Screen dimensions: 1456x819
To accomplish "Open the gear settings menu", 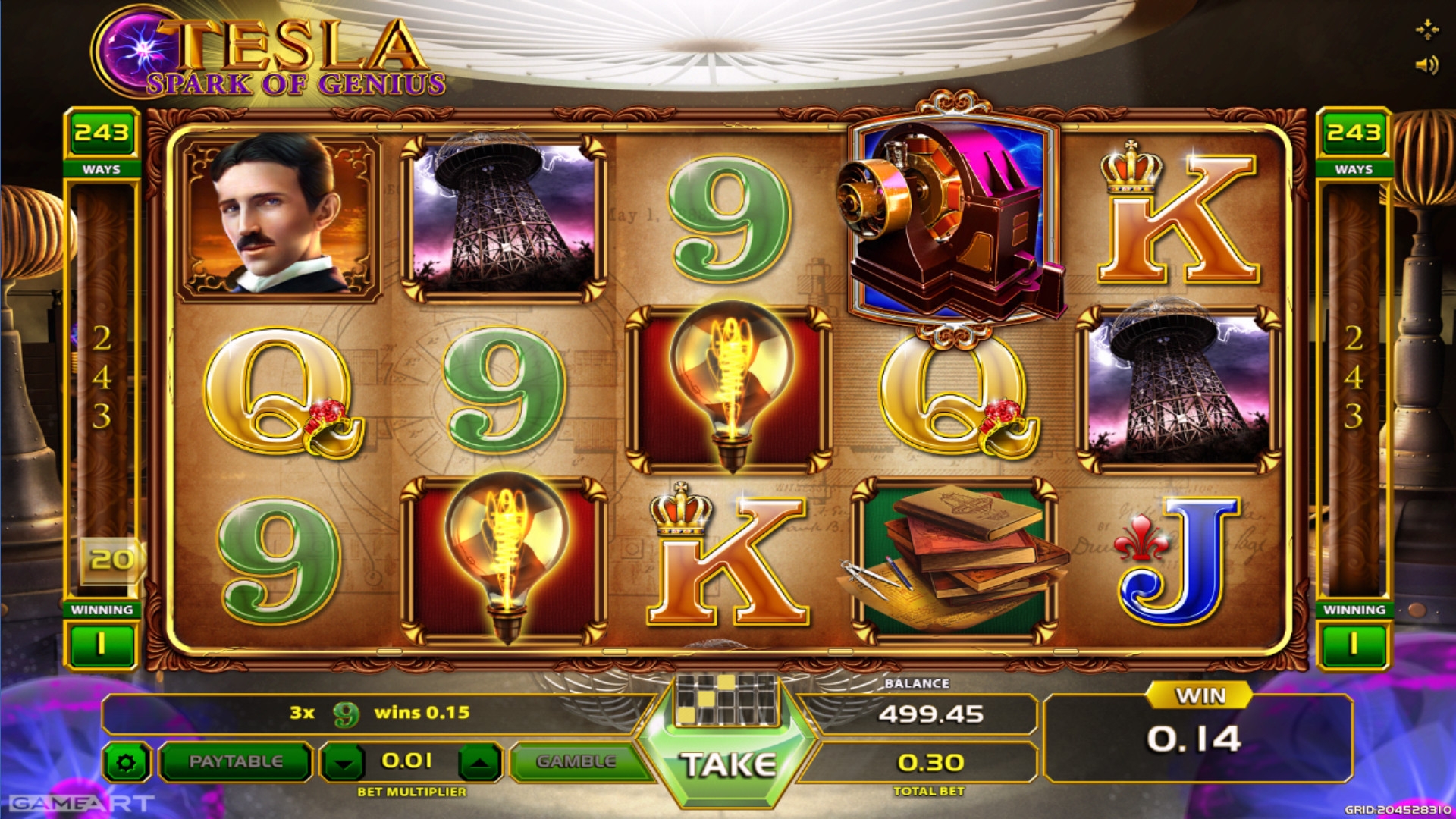I will 126,762.
